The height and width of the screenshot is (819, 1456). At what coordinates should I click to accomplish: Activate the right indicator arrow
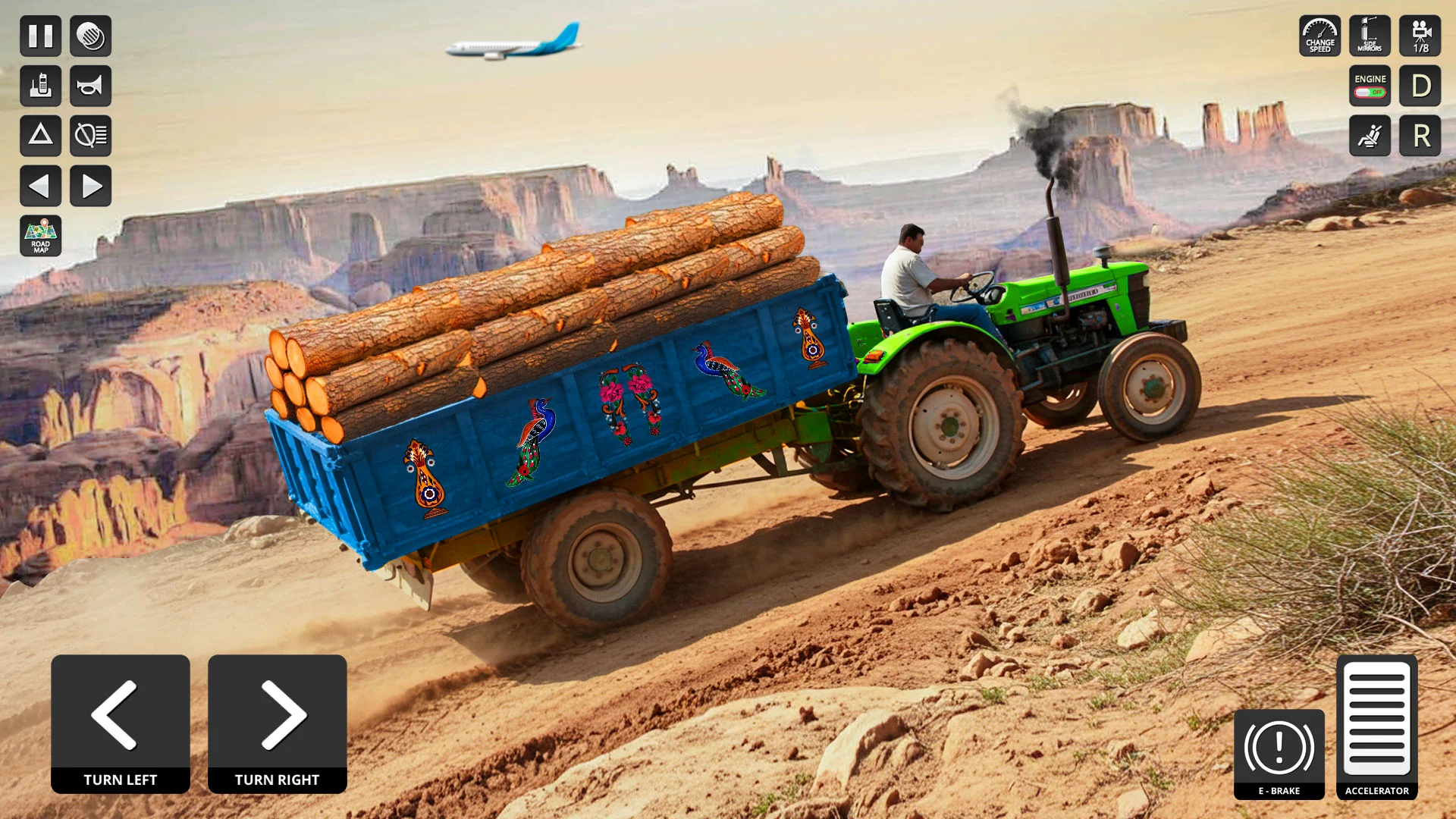pyautogui.click(x=91, y=186)
